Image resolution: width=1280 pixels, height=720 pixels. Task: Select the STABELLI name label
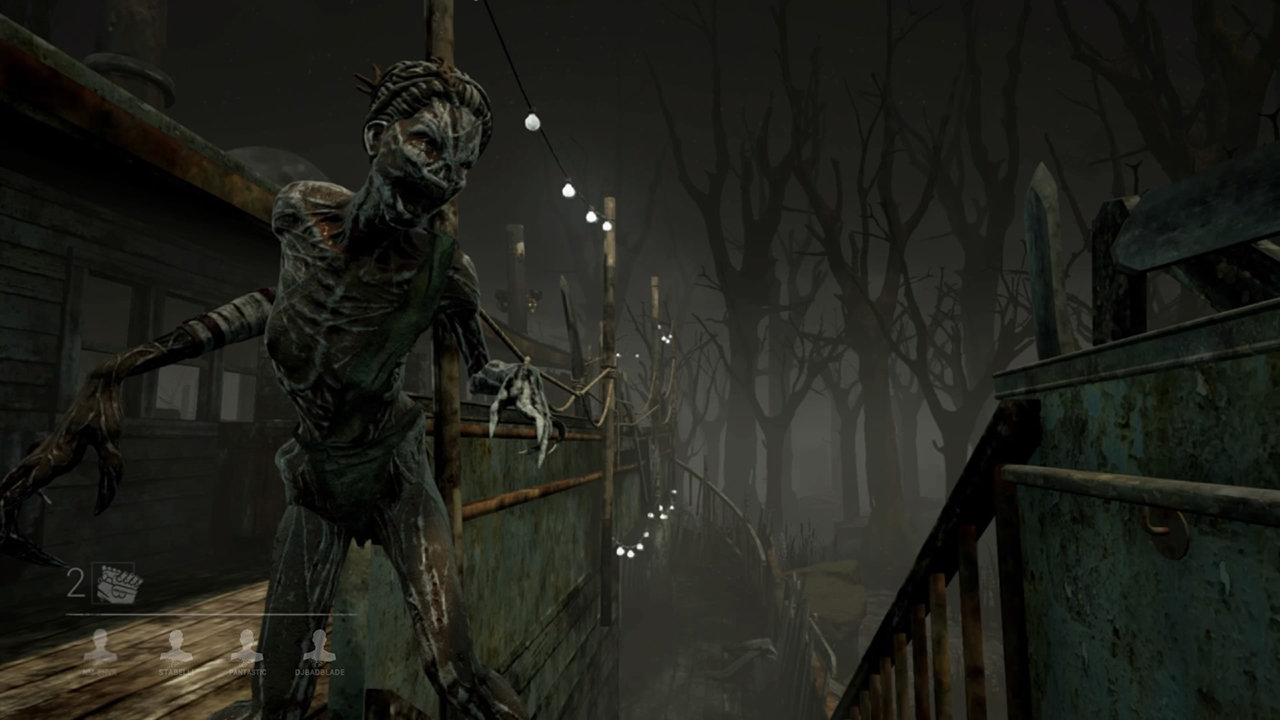[x=177, y=672]
